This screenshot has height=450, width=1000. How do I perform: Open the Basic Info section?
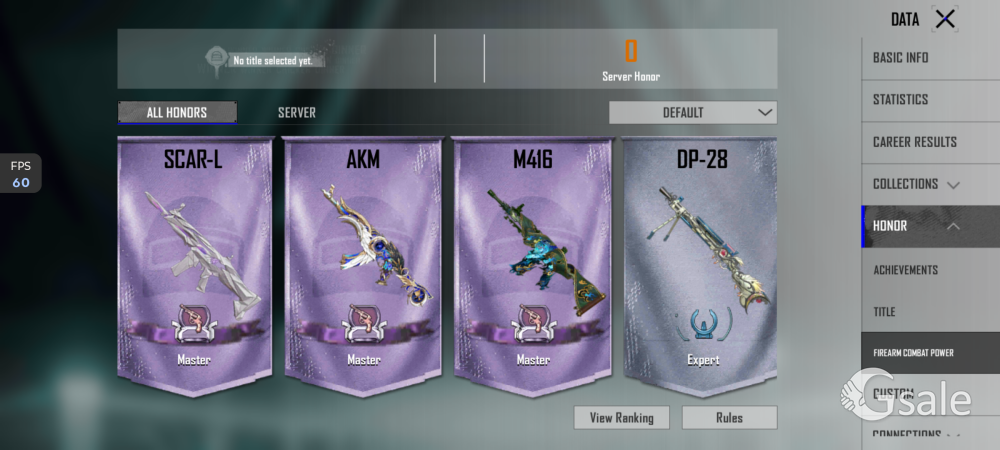coord(930,58)
